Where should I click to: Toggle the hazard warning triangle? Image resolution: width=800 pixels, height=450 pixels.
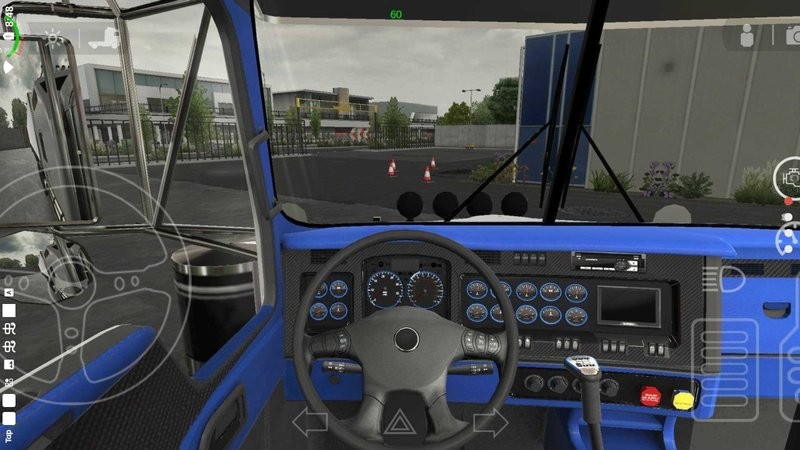tap(400, 423)
